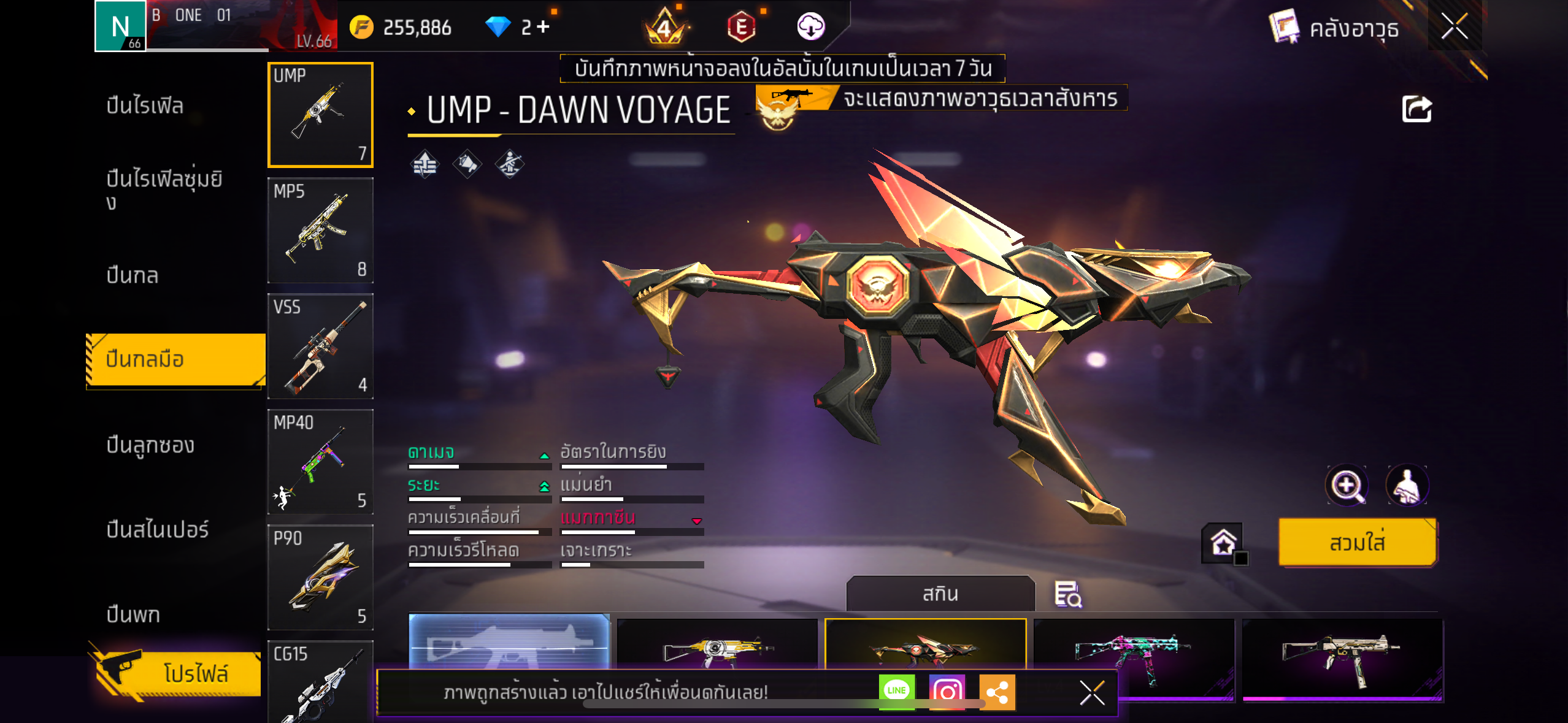Open the โปรไฟล์ profile button
This screenshot has height=723, width=1568.
[x=178, y=673]
